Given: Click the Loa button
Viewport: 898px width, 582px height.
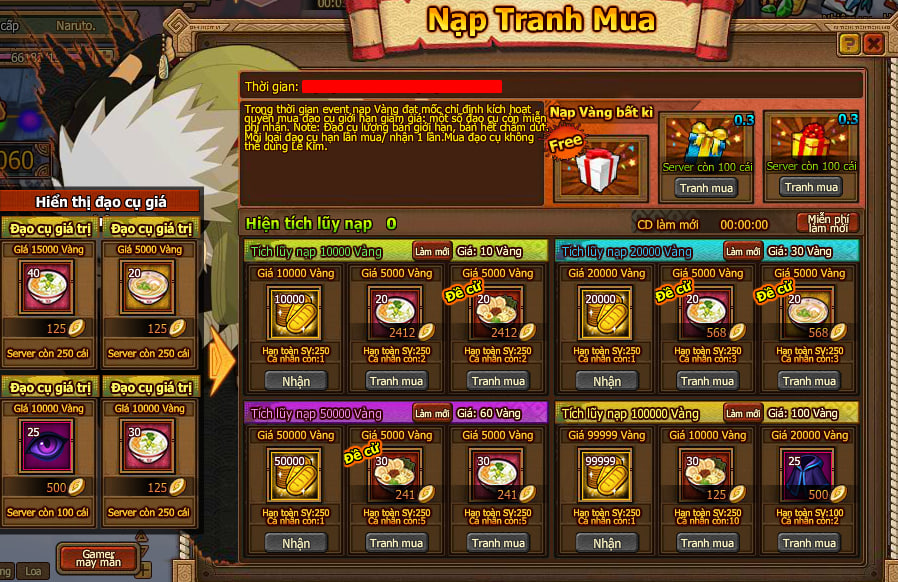Looking at the screenshot, I should click(34, 572).
